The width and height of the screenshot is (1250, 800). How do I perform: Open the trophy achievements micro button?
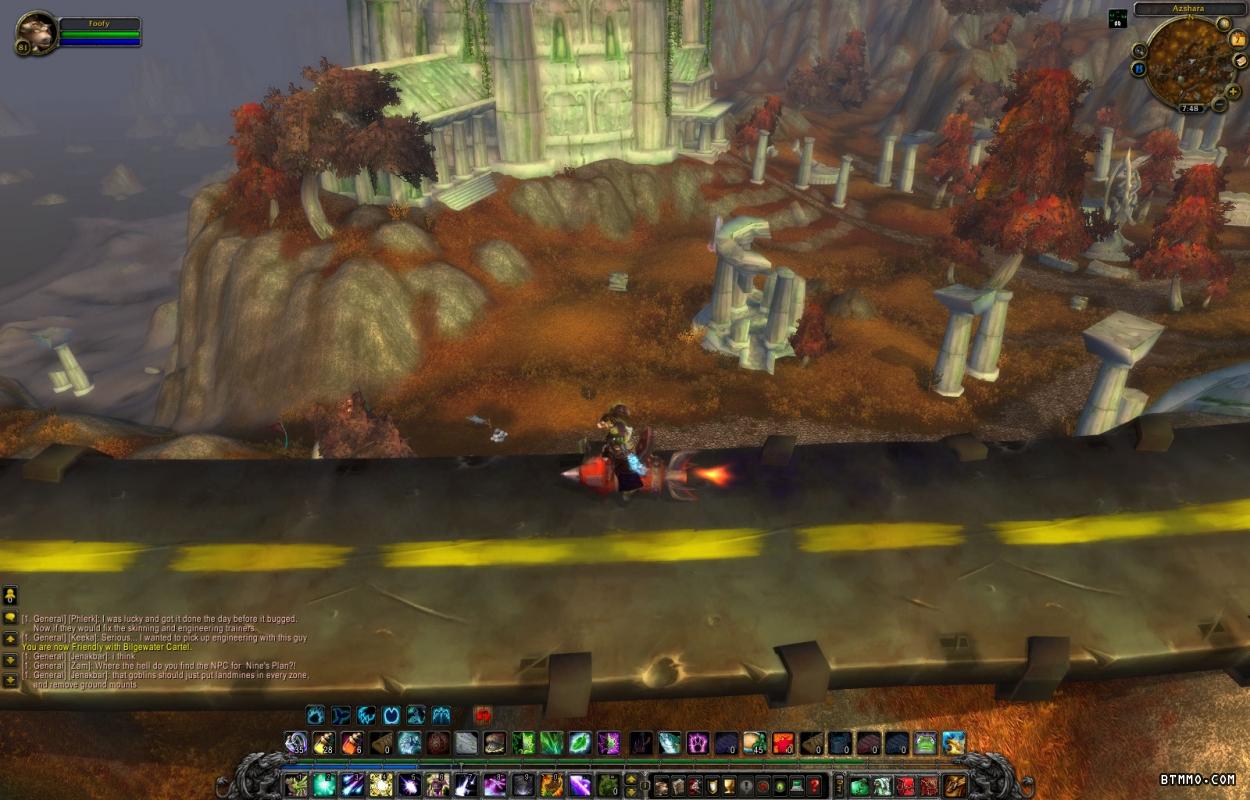coord(727,785)
